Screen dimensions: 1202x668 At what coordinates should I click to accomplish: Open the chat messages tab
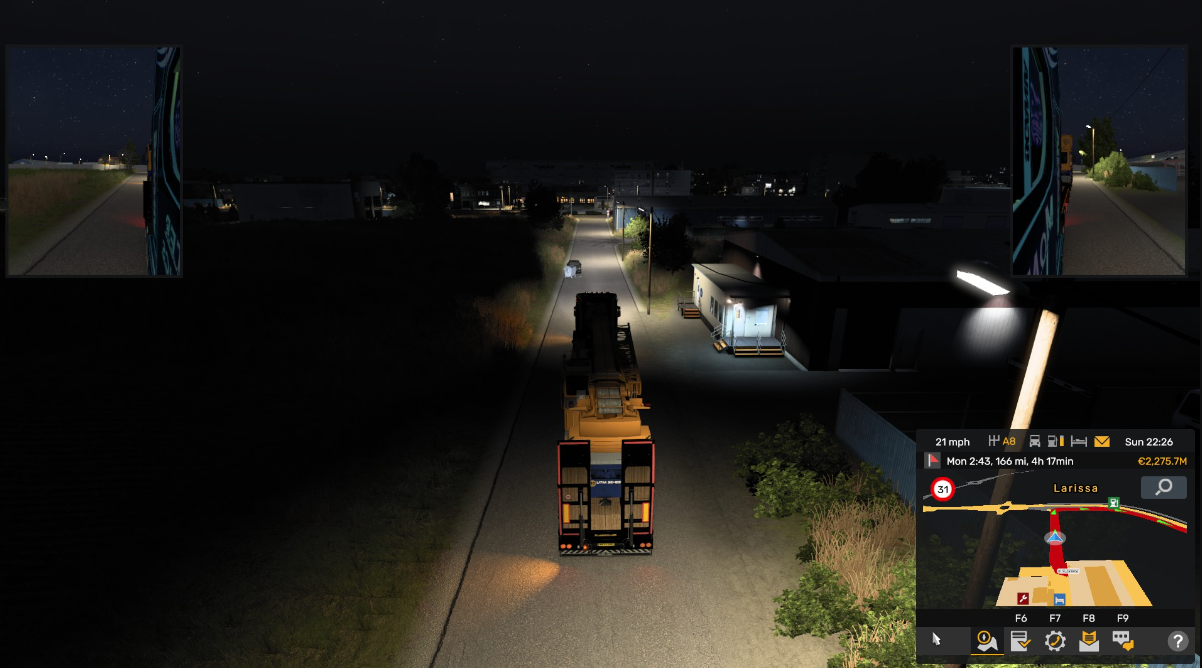pyautogui.click(x=1123, y=640)
